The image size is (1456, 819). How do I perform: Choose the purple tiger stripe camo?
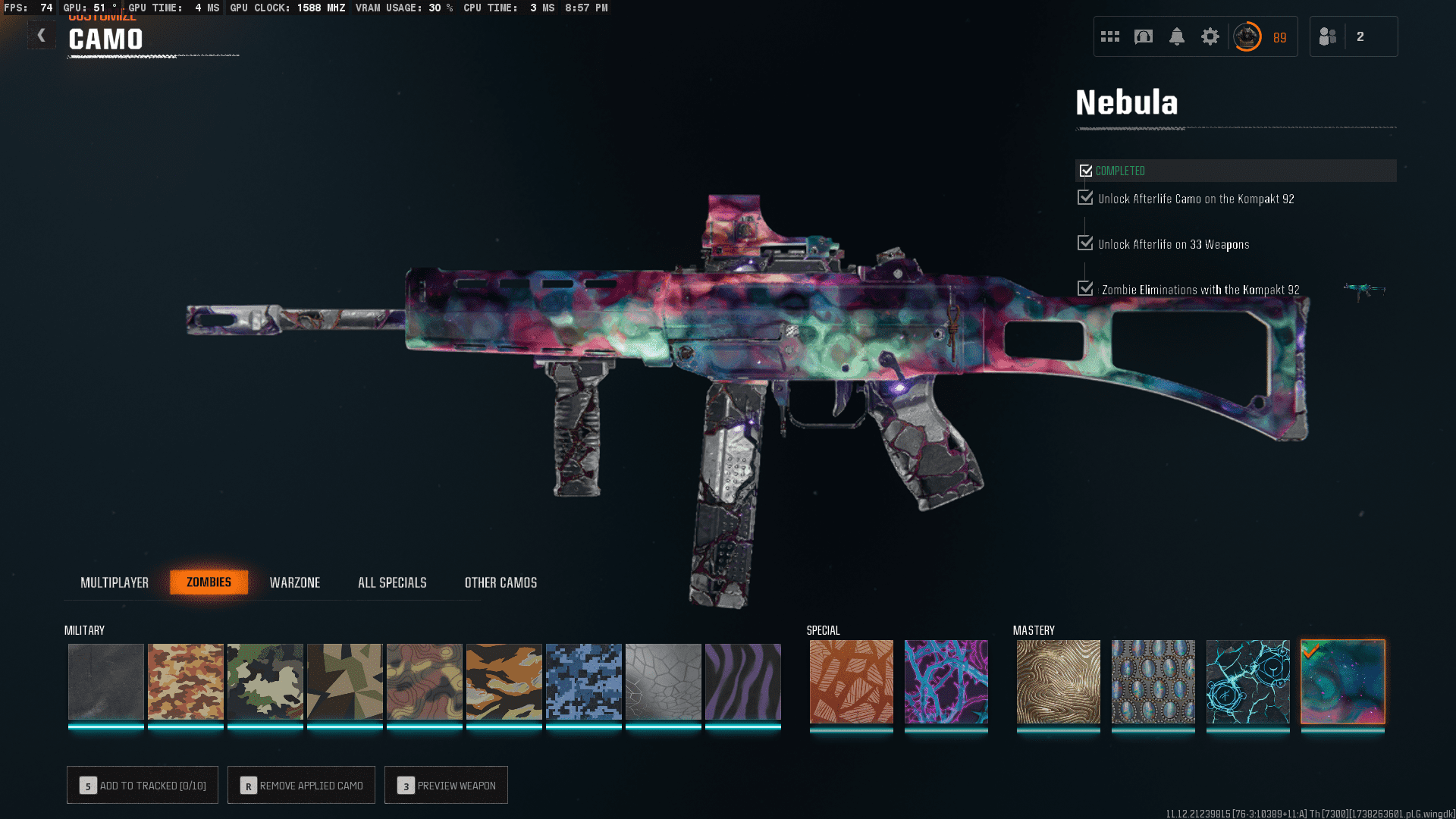tap(743, 681)
